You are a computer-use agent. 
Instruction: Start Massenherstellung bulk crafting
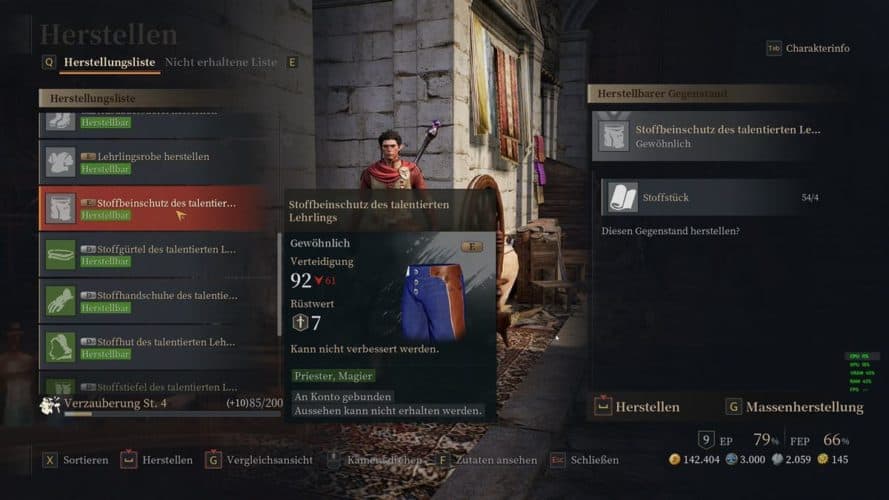pyautogui.click(x=795, y=407)
